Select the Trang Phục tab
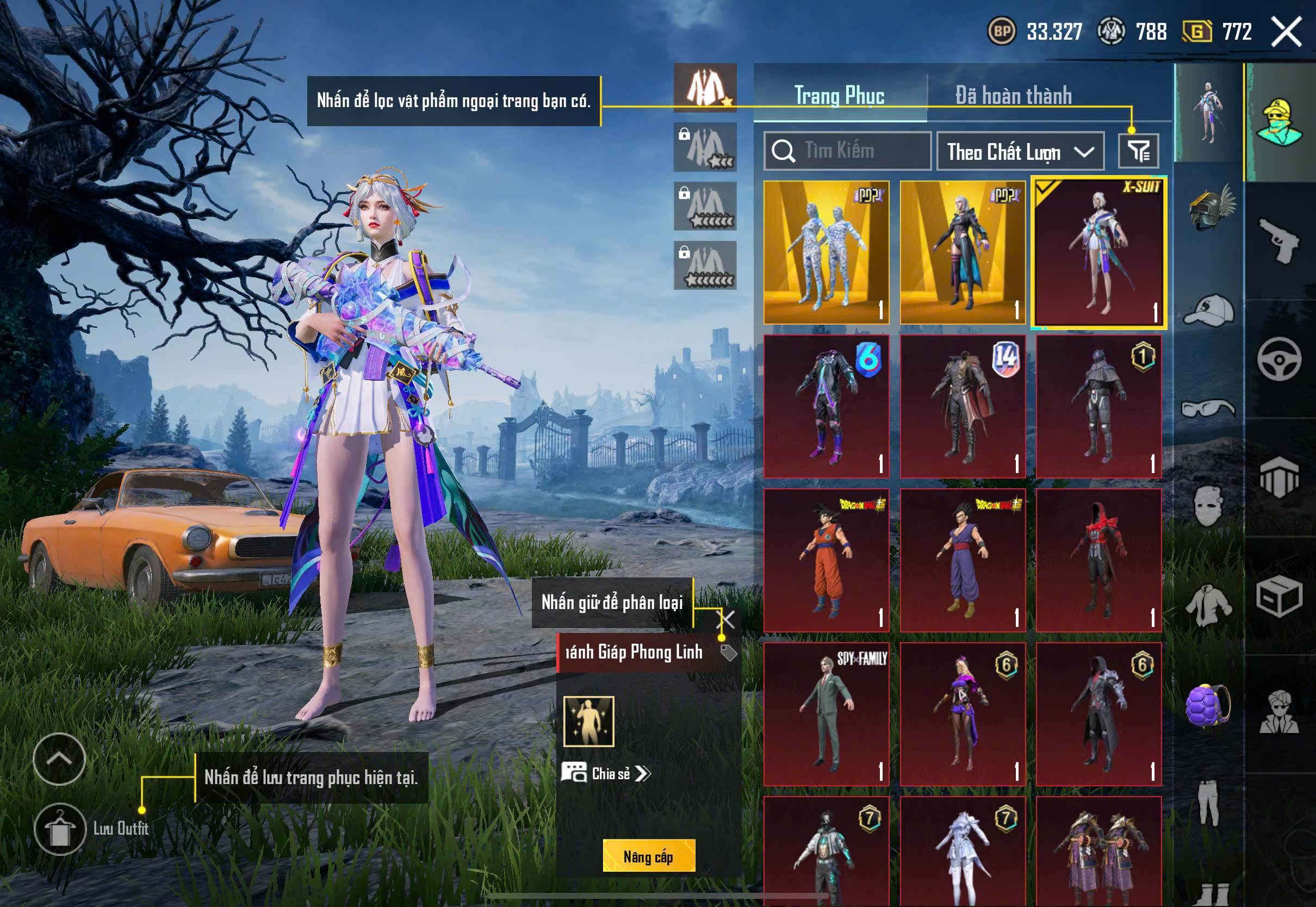 [x=839, y=96]
